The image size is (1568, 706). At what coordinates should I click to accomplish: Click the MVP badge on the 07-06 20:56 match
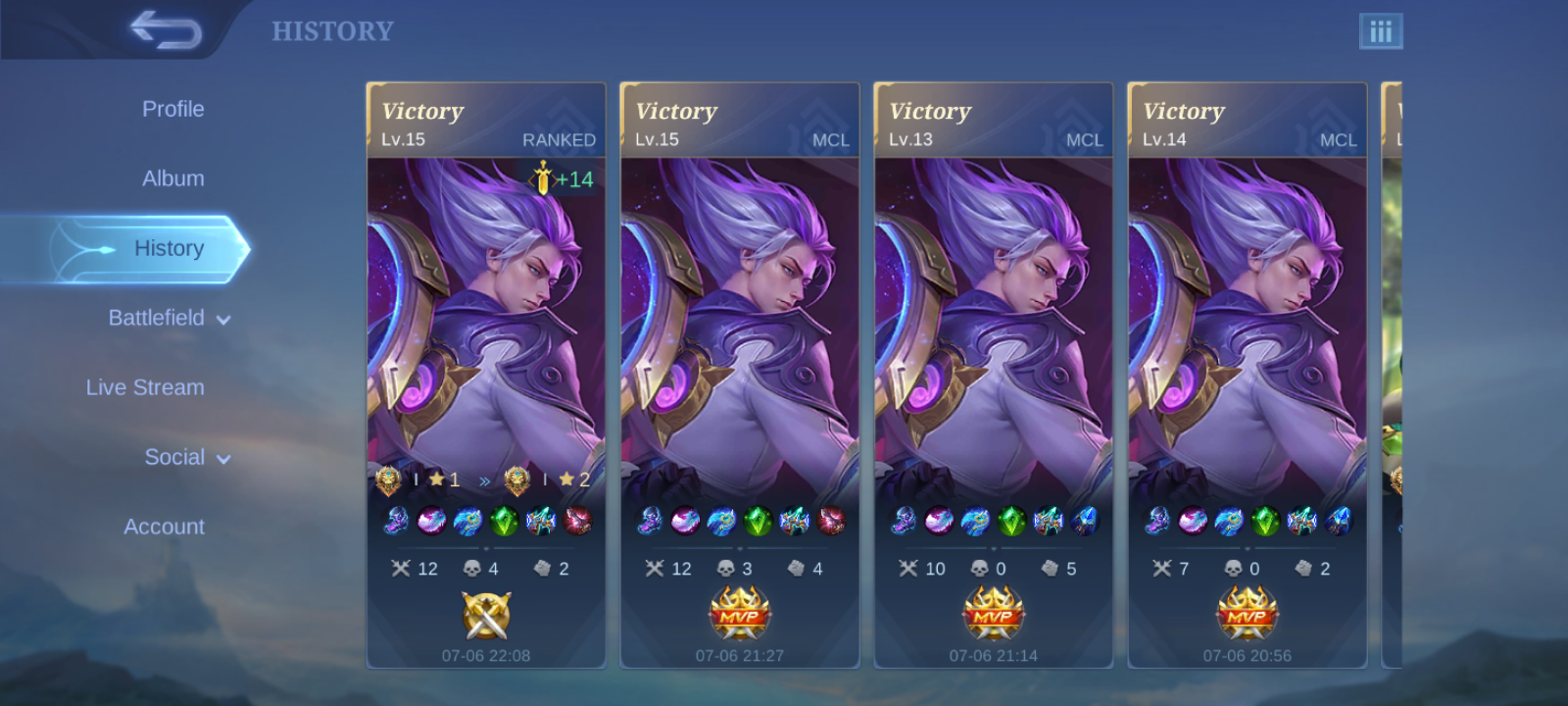point(1248,609)
